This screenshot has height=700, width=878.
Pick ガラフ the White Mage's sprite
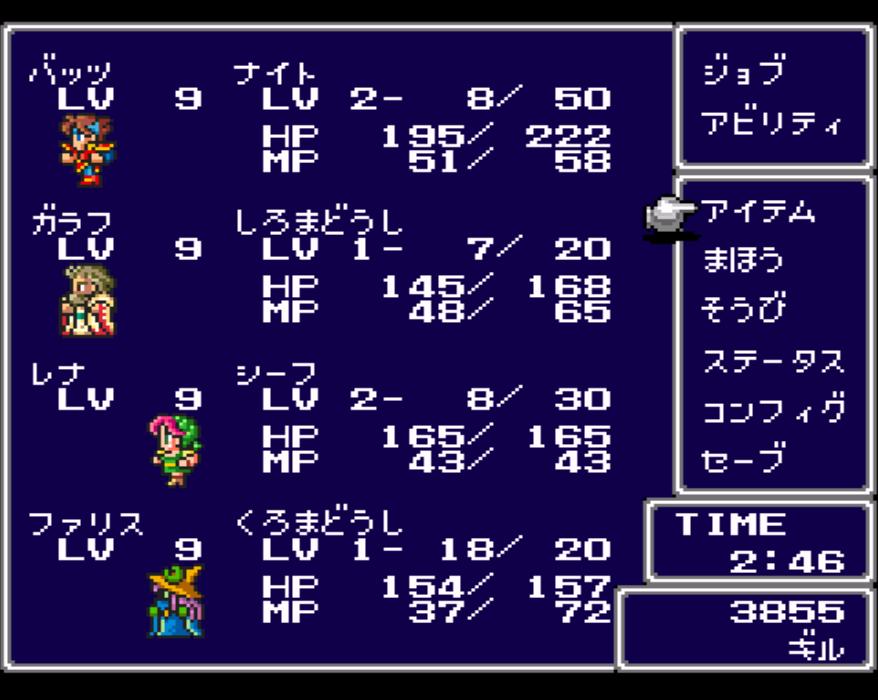pyautogui.click(x=88, y=300)
